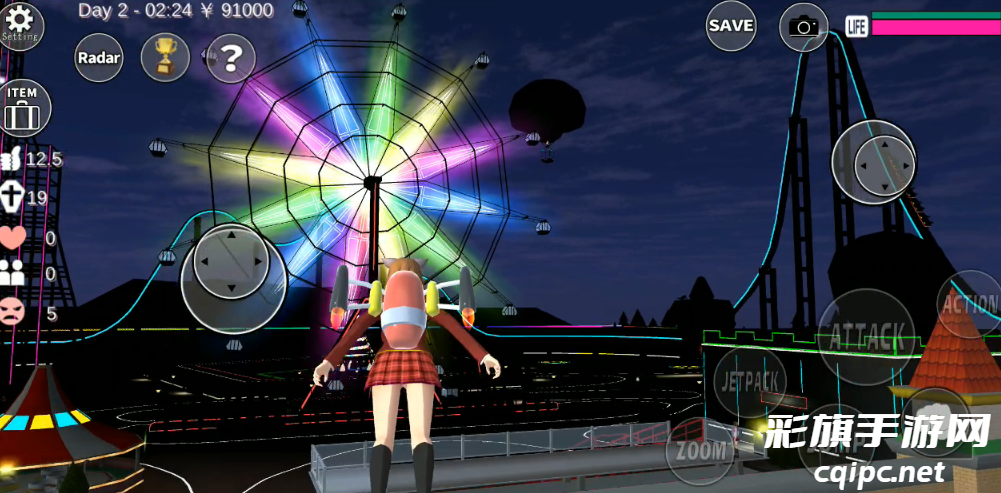Save the game with SAVE button
Image resolution: width=1001 pixels, height=493 pixels.
731,26
